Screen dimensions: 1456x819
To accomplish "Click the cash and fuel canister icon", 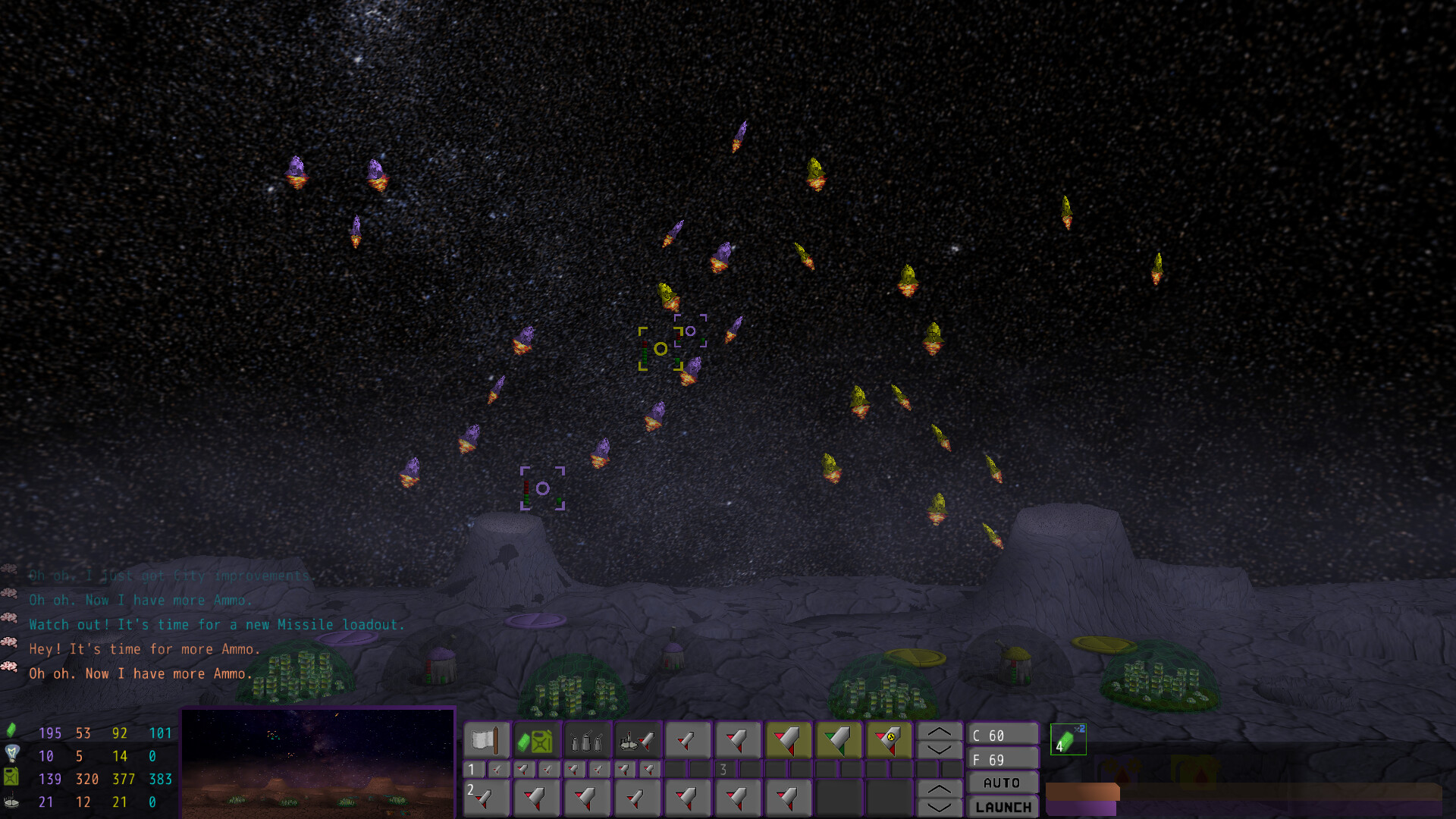I will 536,739.
